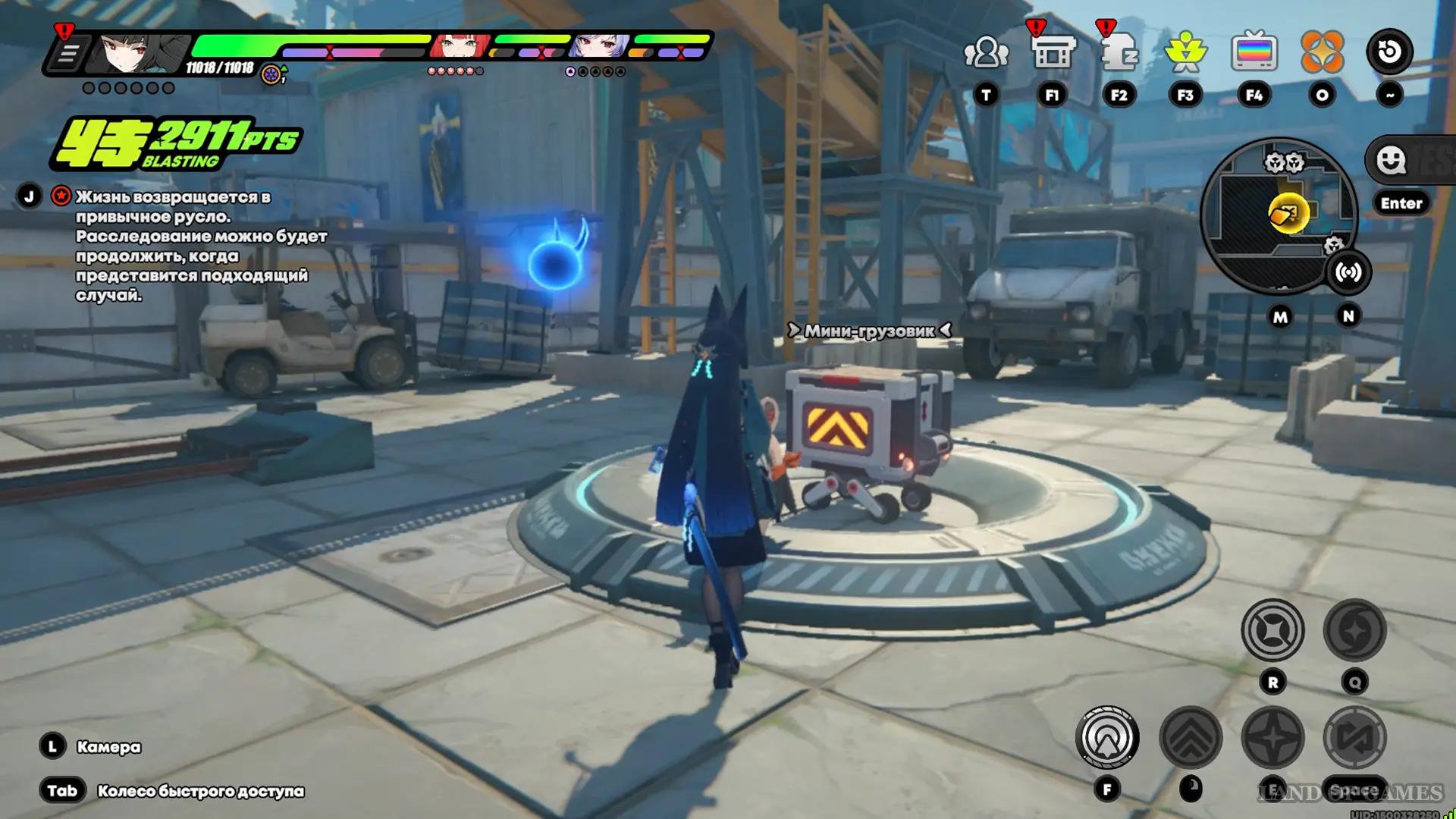The image size is (1456, 819).
Task: Open the orange four-petal icon
Action: (x=1322, y=52)
